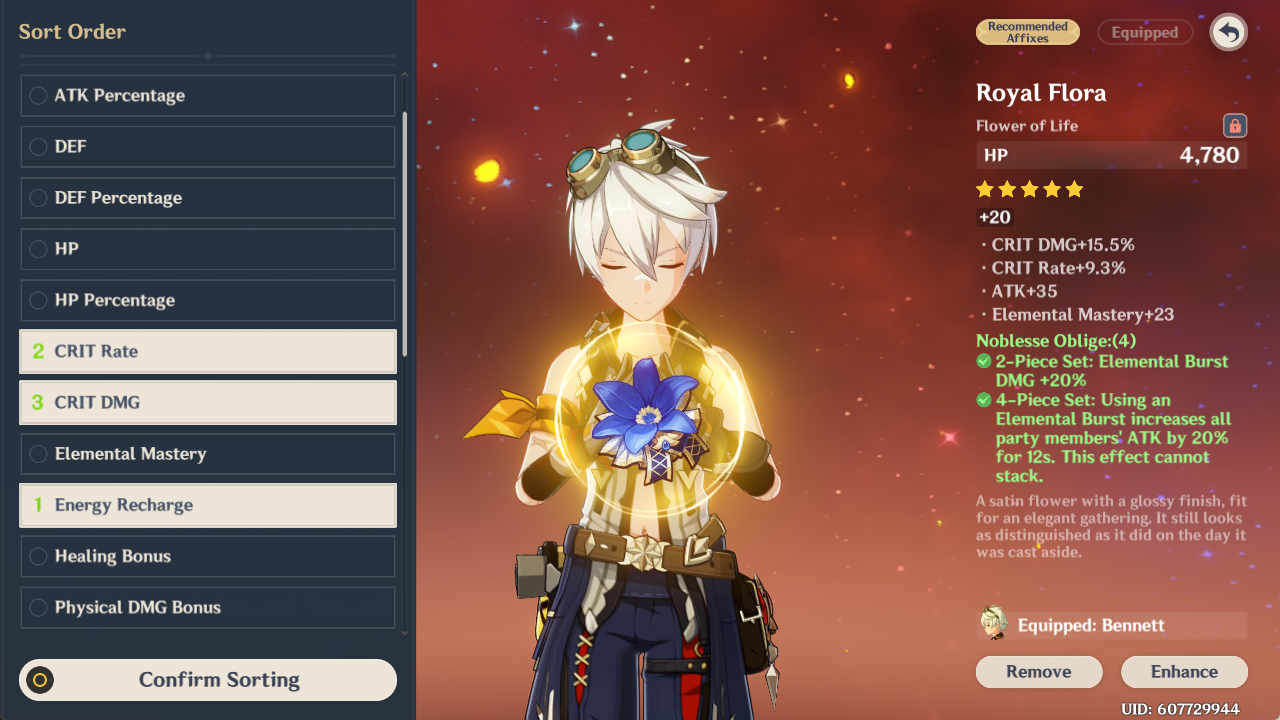Pick the HP sort option

[x=208, y=249]
